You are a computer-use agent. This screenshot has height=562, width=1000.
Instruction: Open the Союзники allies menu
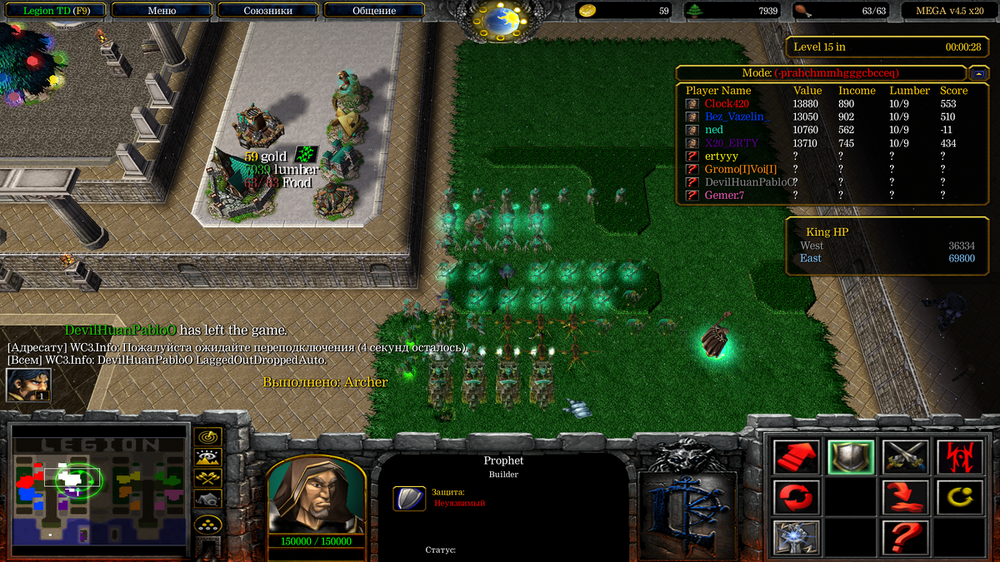pyautogui.click(x=268, y=11)
